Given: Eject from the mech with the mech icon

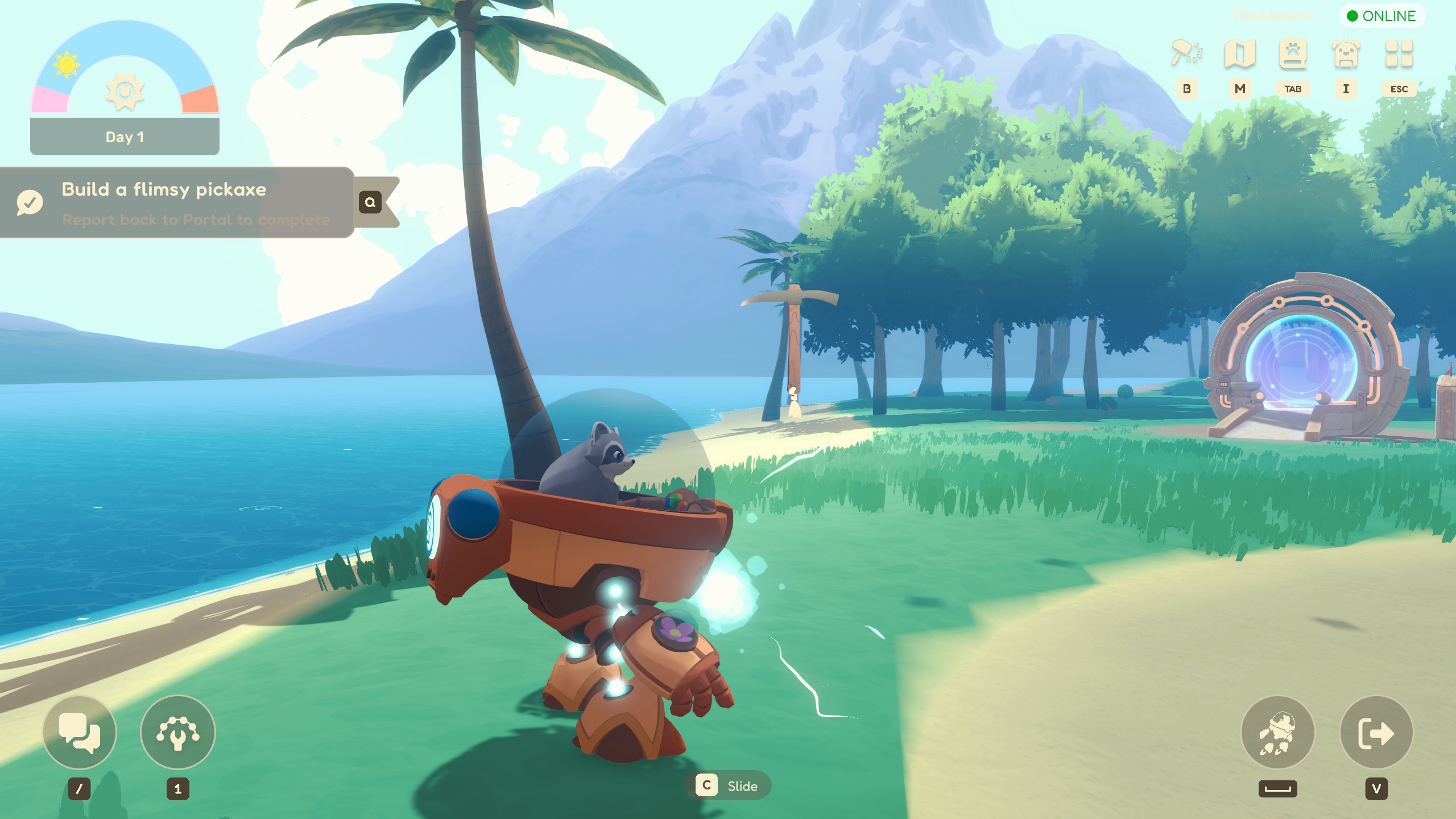Looking at the screenshot, I should (x=1278, y=733).
